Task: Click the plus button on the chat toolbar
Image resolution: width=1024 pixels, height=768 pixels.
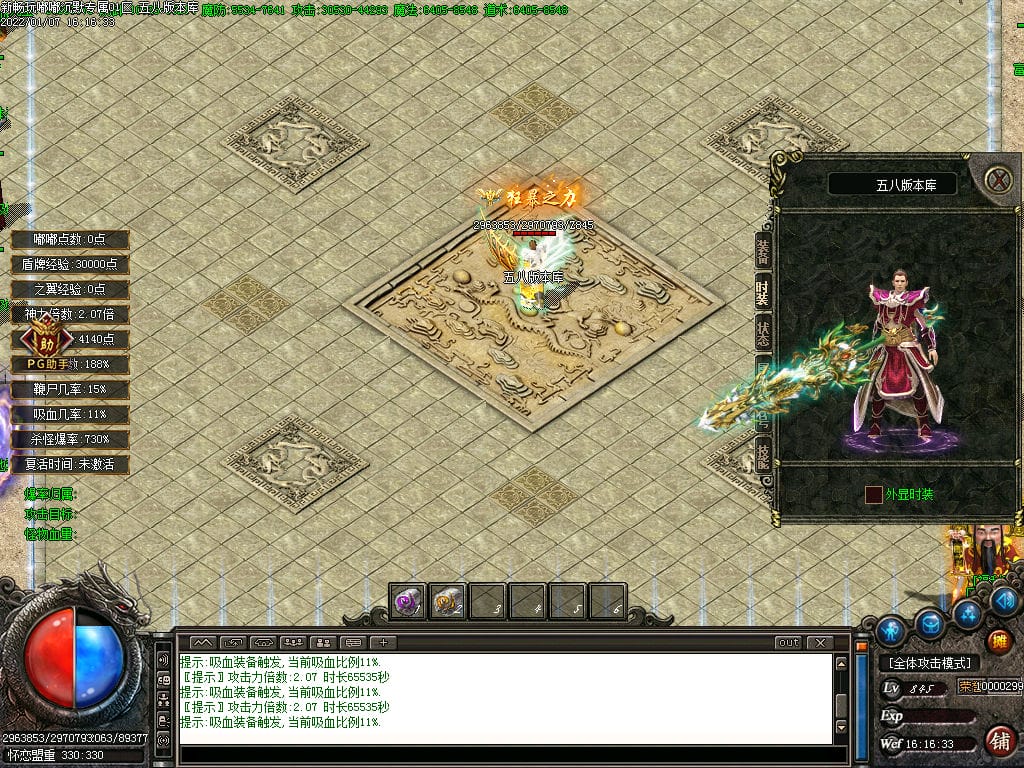Action: point(383,642)
